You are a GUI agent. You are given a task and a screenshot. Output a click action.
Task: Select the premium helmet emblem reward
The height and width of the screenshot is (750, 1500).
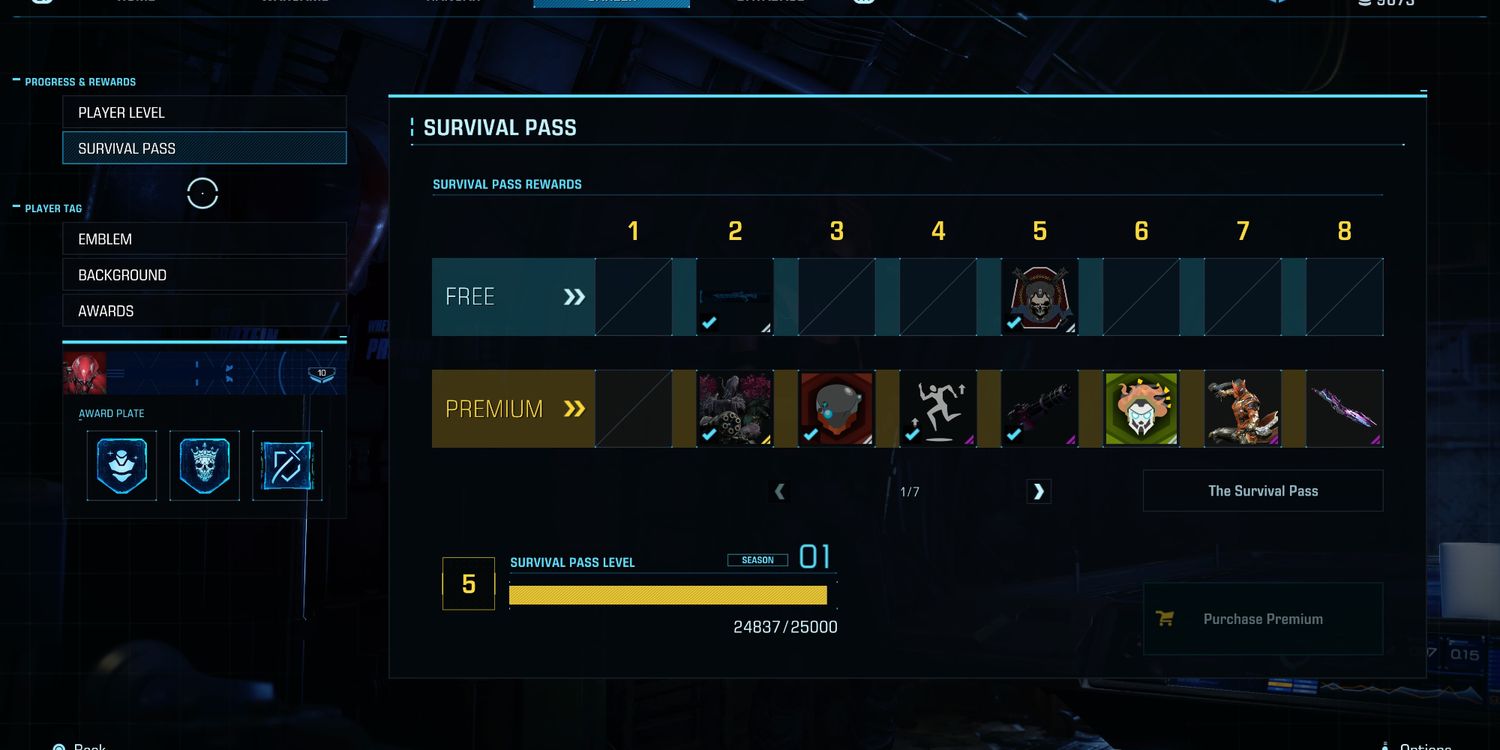(x=837, y=408)
